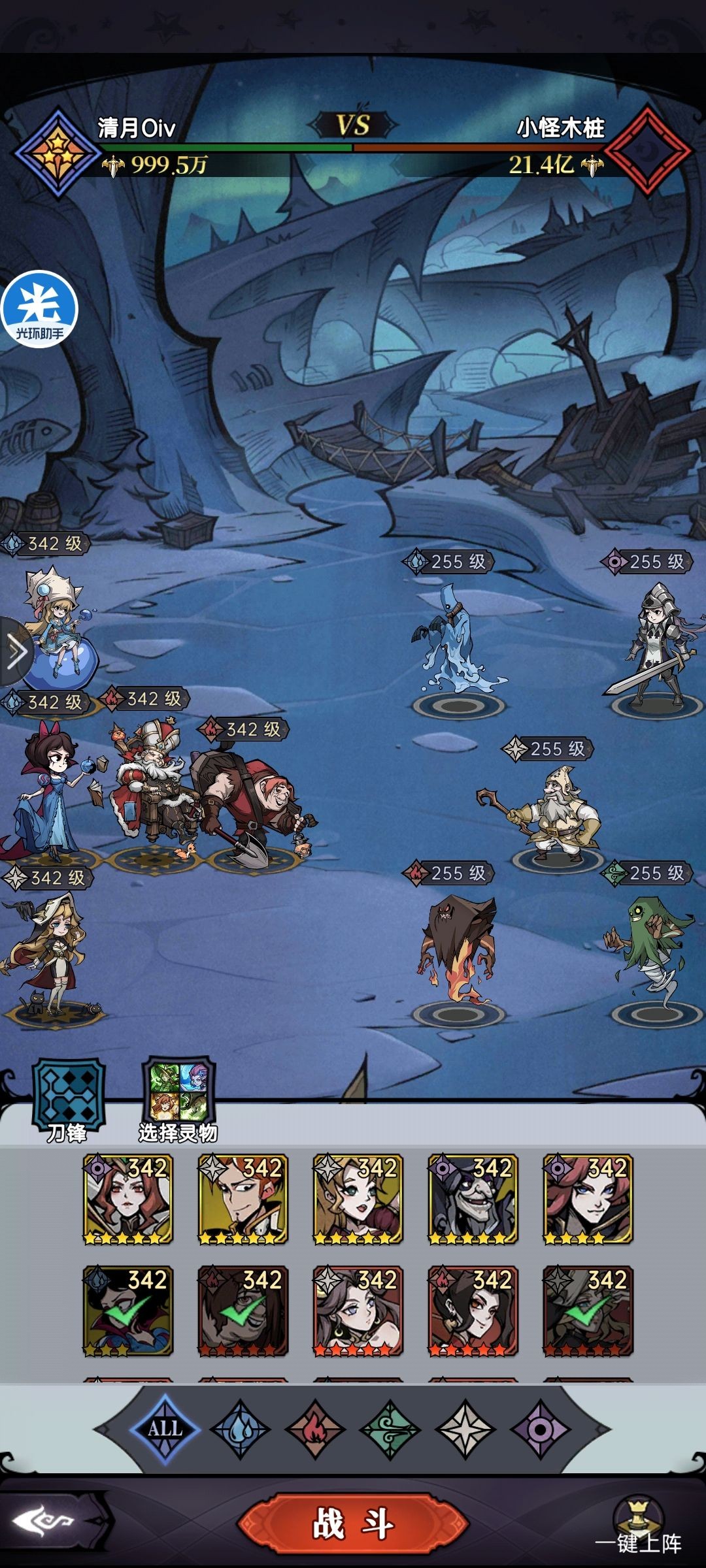Filter heroes by the green wind element
This screenshot has height=1568, width=706.
tap(390, 1429)
